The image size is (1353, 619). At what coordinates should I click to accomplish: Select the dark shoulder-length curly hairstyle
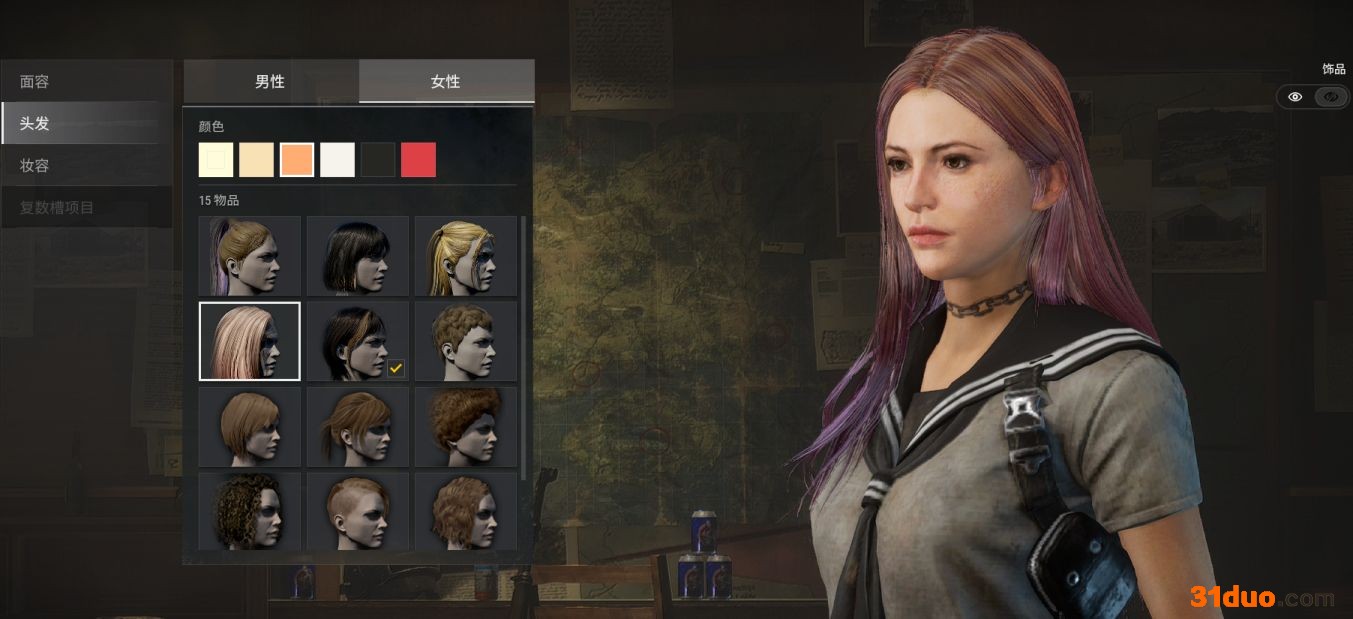point(250,510)
